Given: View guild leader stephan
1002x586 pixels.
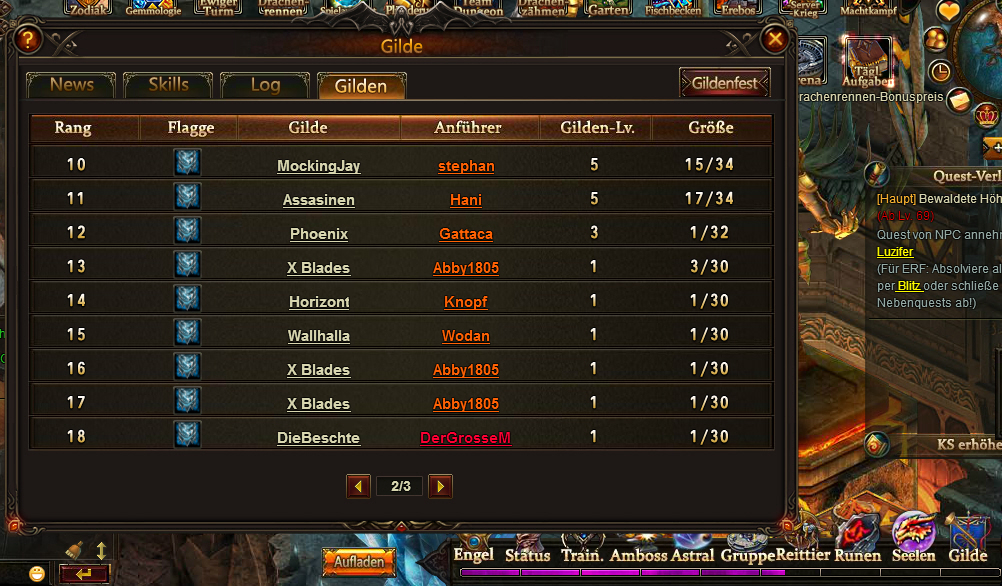Looking at the screenshot, I should (x=466, y=166).
